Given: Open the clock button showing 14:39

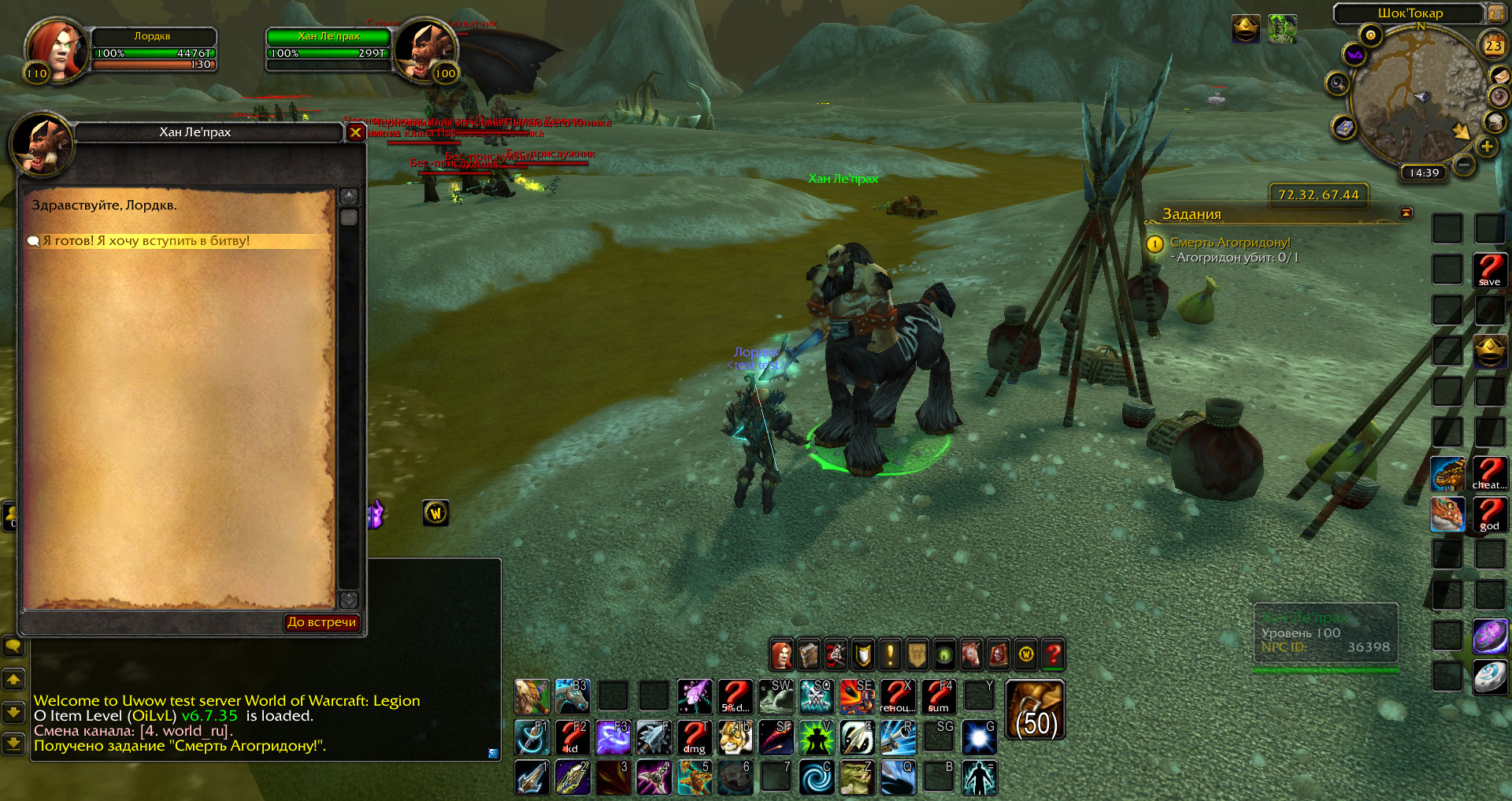Looking at the screenshot, I should 1424,172.
